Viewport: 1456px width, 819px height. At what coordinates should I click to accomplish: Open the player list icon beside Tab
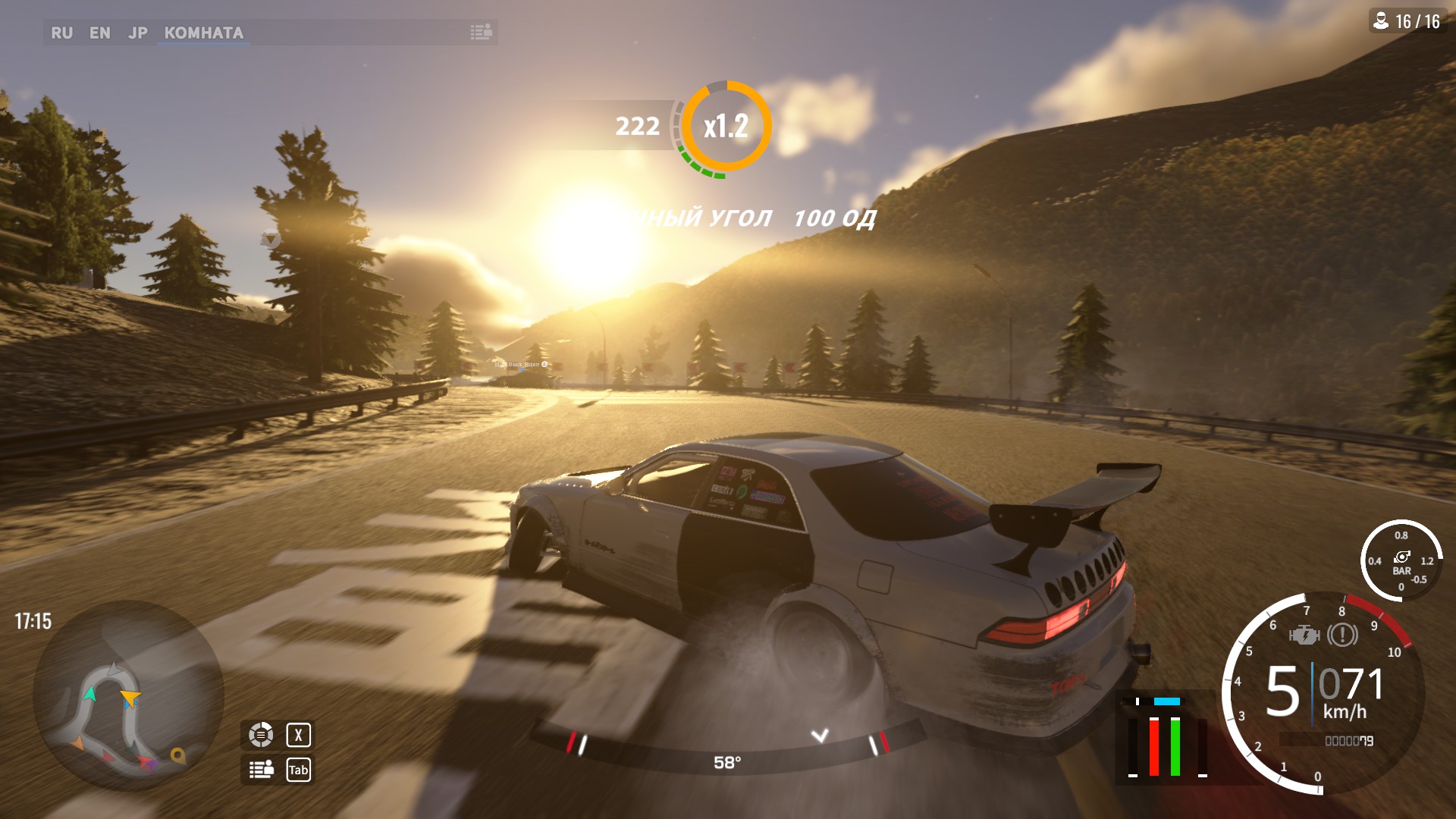(x=261, y=770)
